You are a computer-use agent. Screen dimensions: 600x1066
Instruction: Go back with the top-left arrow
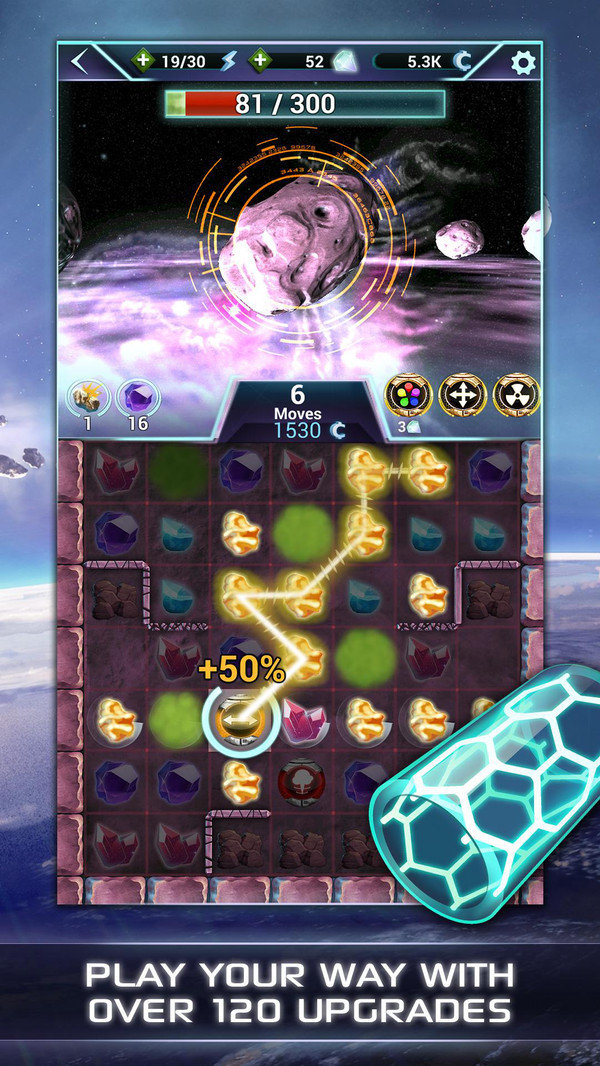pyautogui.click(x=81, y=62)
